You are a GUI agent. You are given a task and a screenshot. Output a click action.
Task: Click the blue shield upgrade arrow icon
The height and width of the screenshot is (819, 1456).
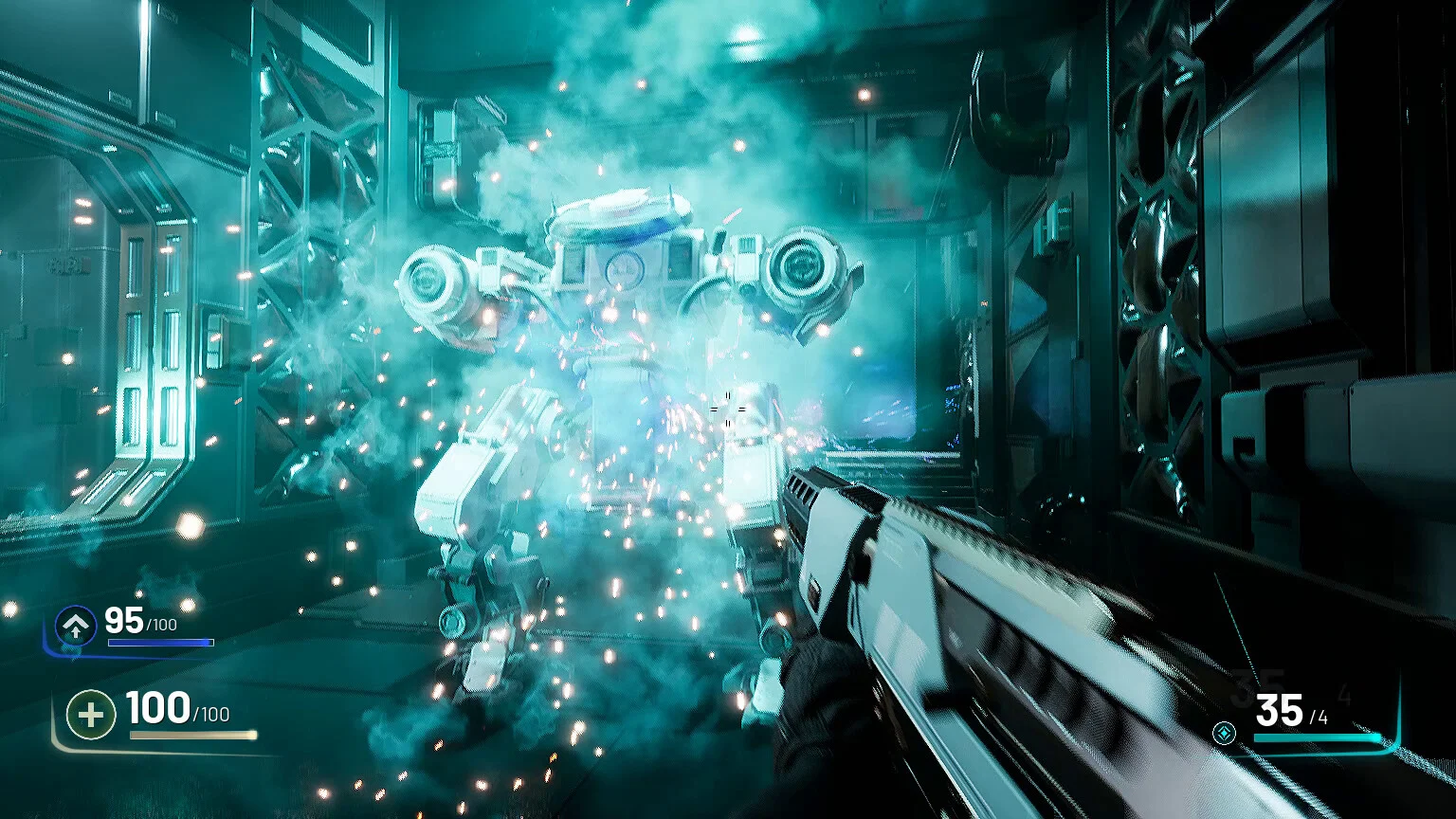coord(75,627)
